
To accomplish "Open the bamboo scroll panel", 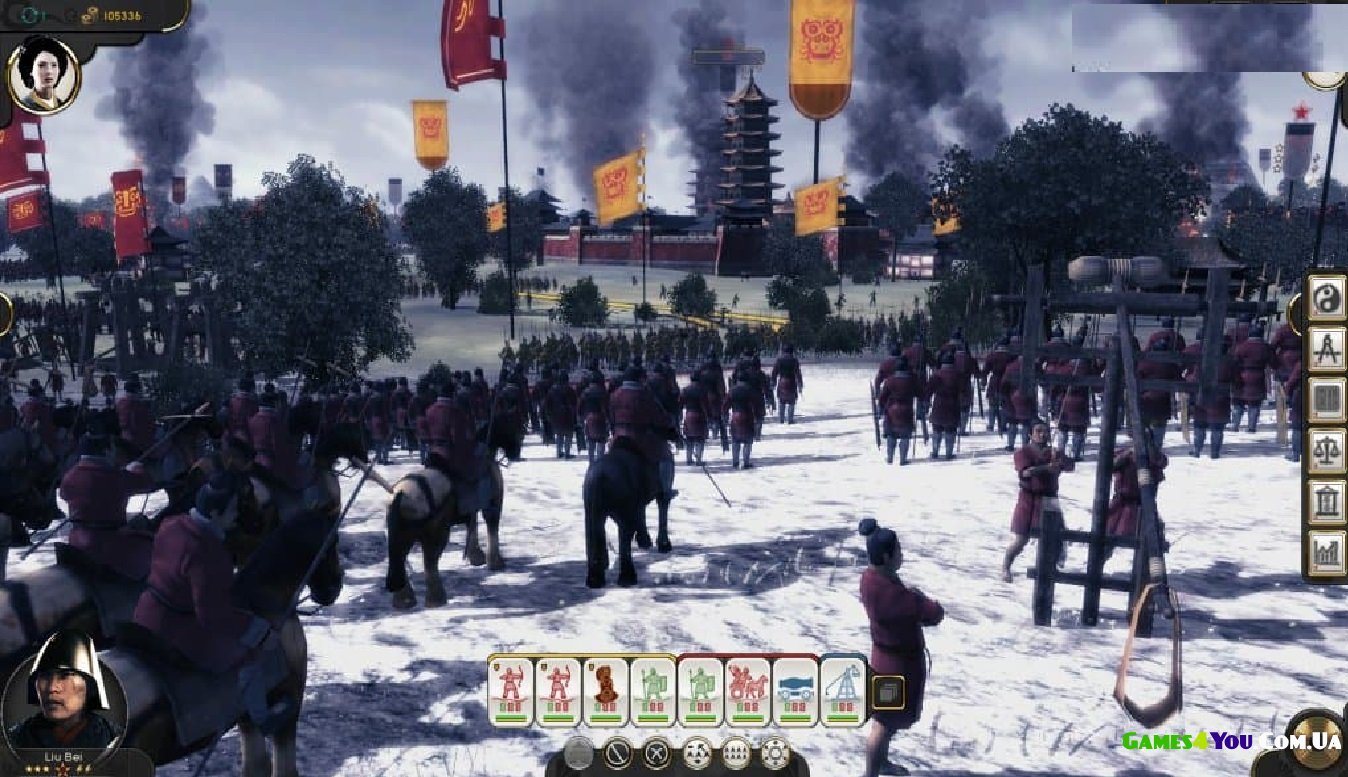I will click(1327, 400).
